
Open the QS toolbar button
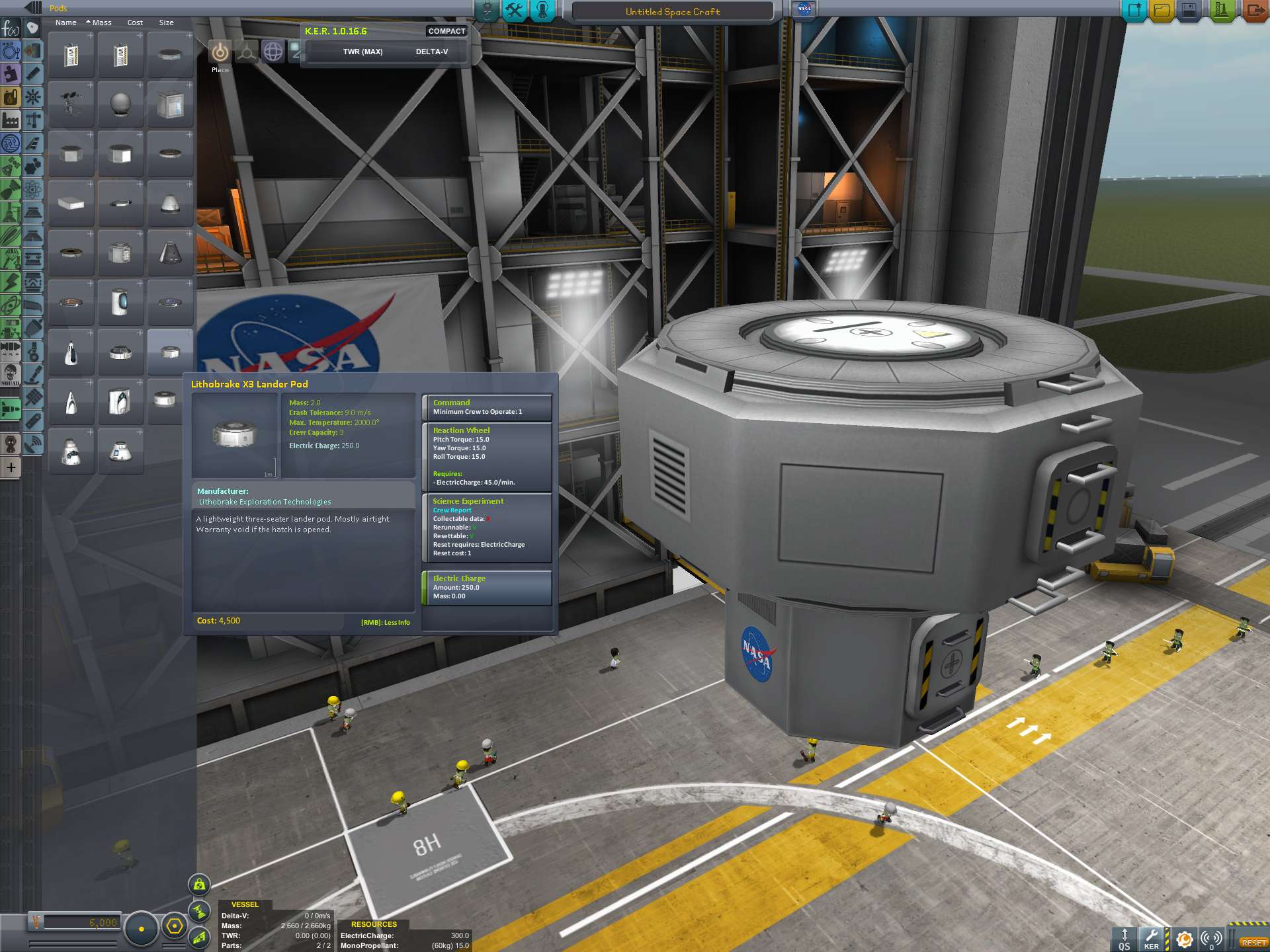pos(1124,938)
